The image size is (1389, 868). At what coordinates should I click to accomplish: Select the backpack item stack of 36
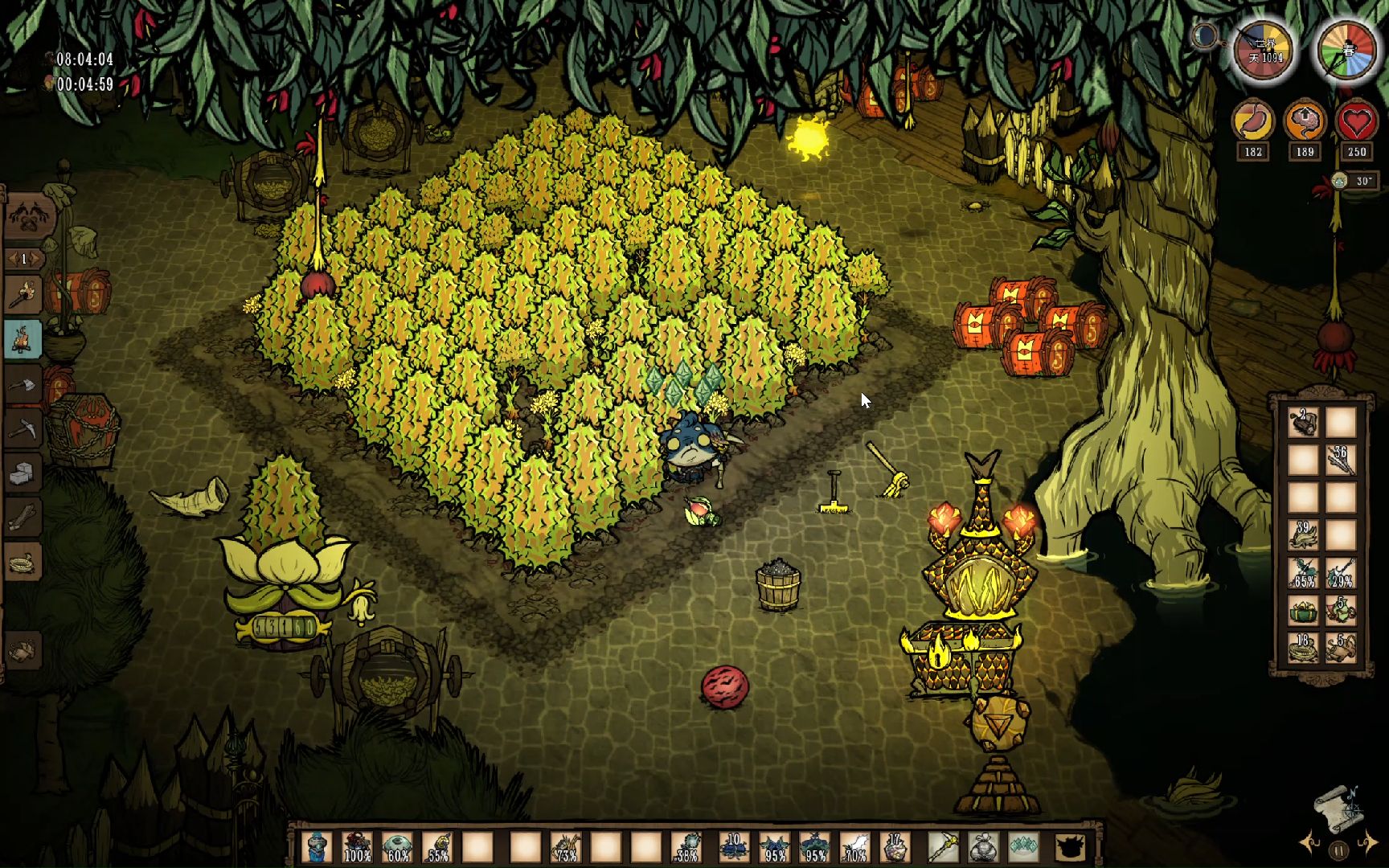coord(1340,460)
